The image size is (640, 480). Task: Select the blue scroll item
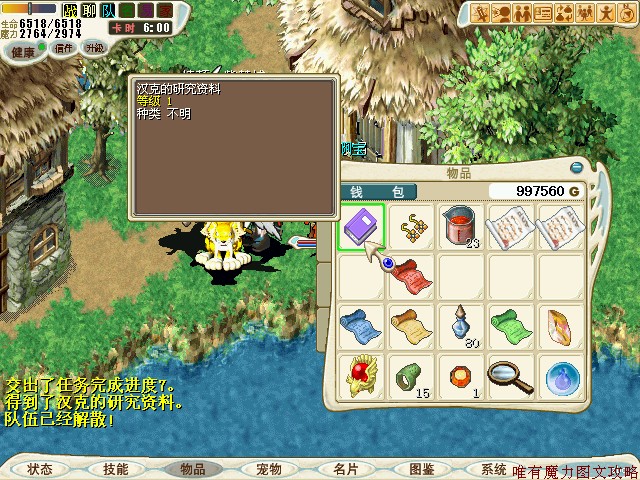(x=361, y=325)
